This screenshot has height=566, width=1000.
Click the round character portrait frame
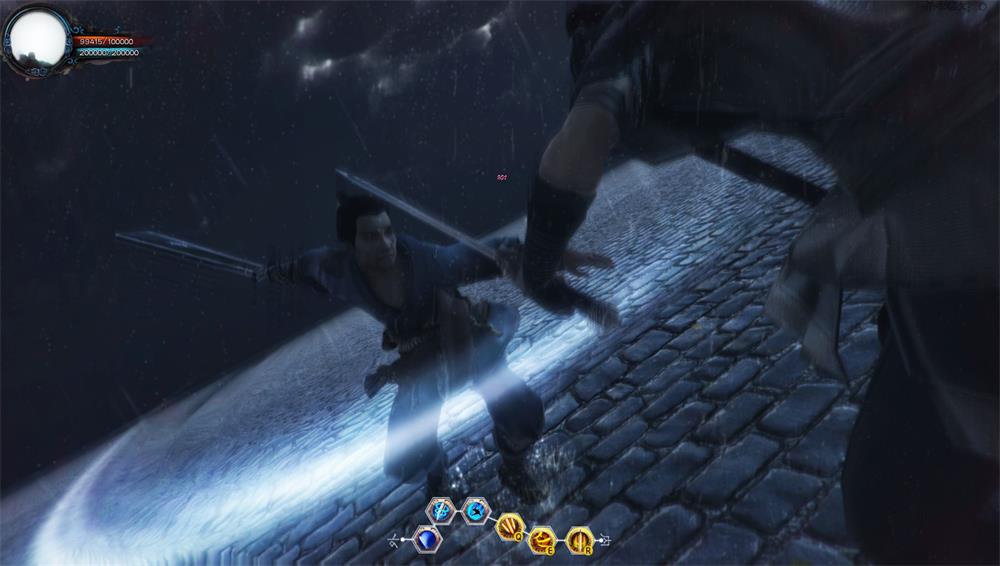(36, 36)
